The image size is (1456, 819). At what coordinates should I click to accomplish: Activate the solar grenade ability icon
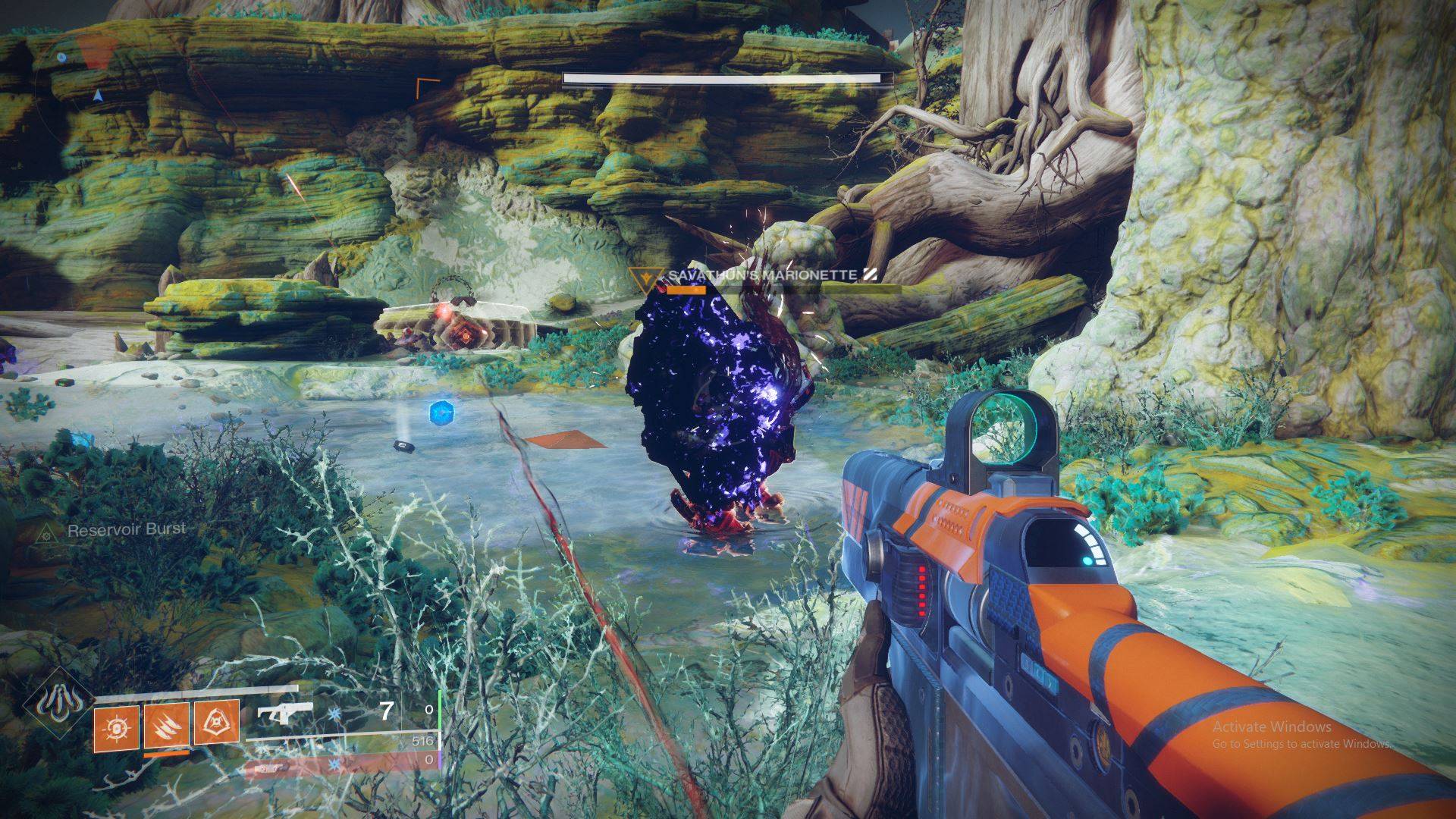(x=117, y=726)
